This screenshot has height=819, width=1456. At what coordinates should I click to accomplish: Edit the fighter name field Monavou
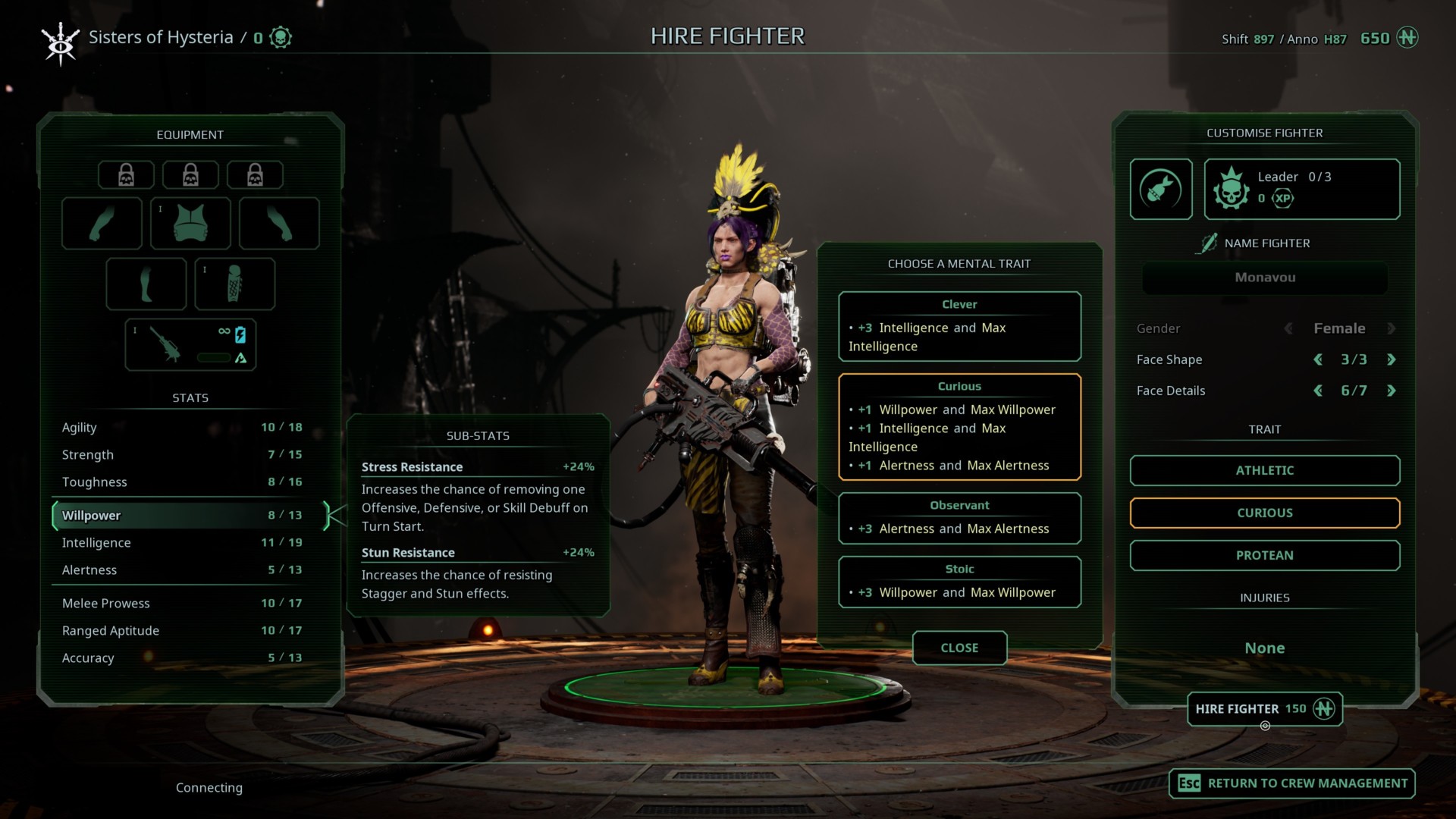[x=1264, y=278]
